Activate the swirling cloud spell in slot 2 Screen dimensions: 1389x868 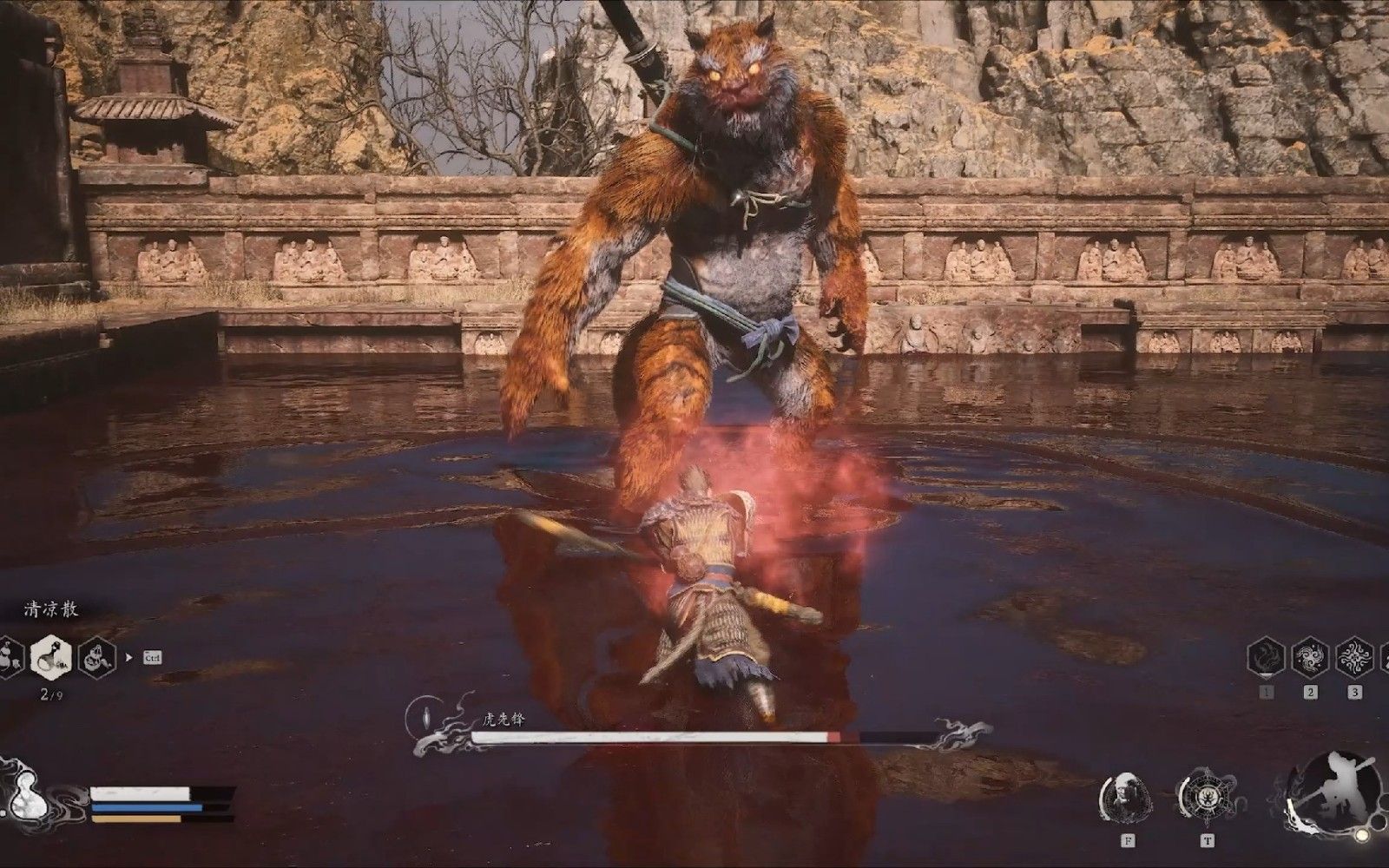click(1310, 659)
